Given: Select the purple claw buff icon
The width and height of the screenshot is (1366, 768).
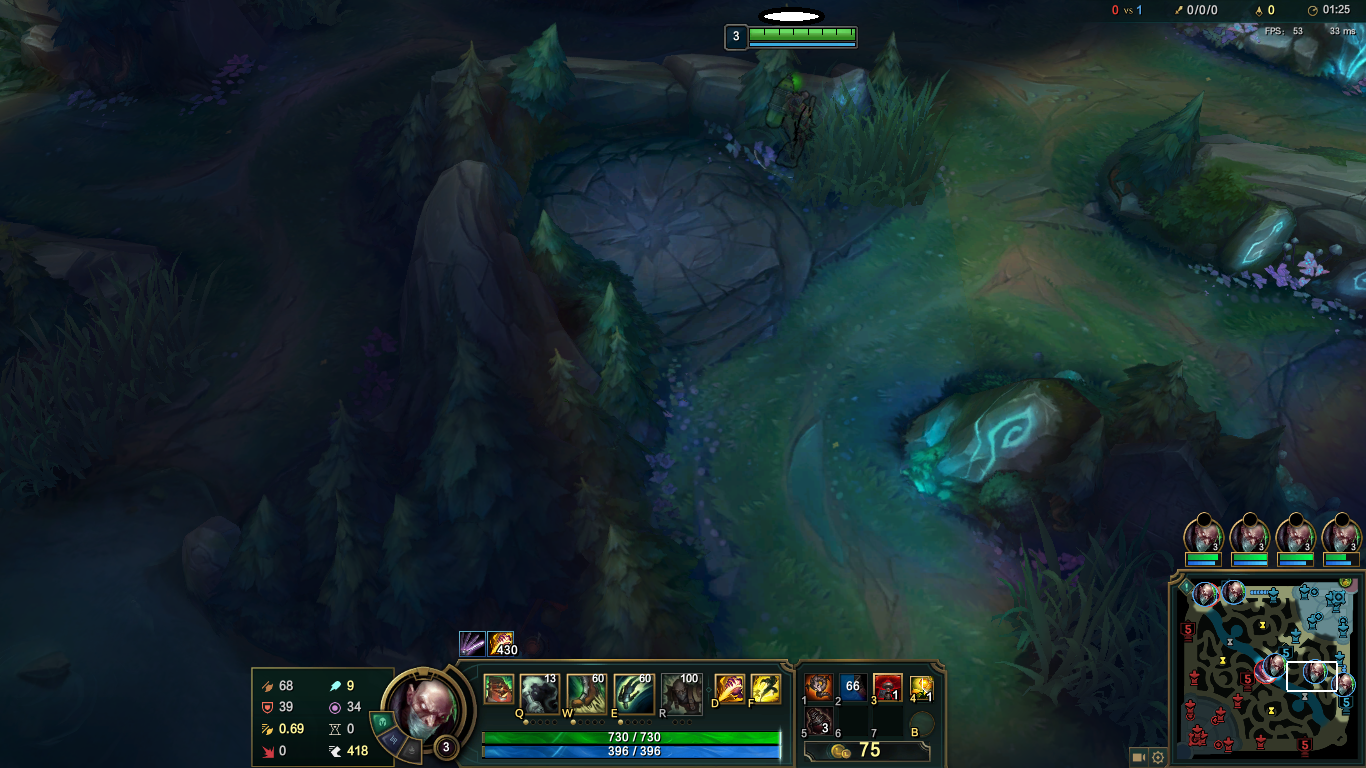Looking at the screenshot, I should coord(472,644).
